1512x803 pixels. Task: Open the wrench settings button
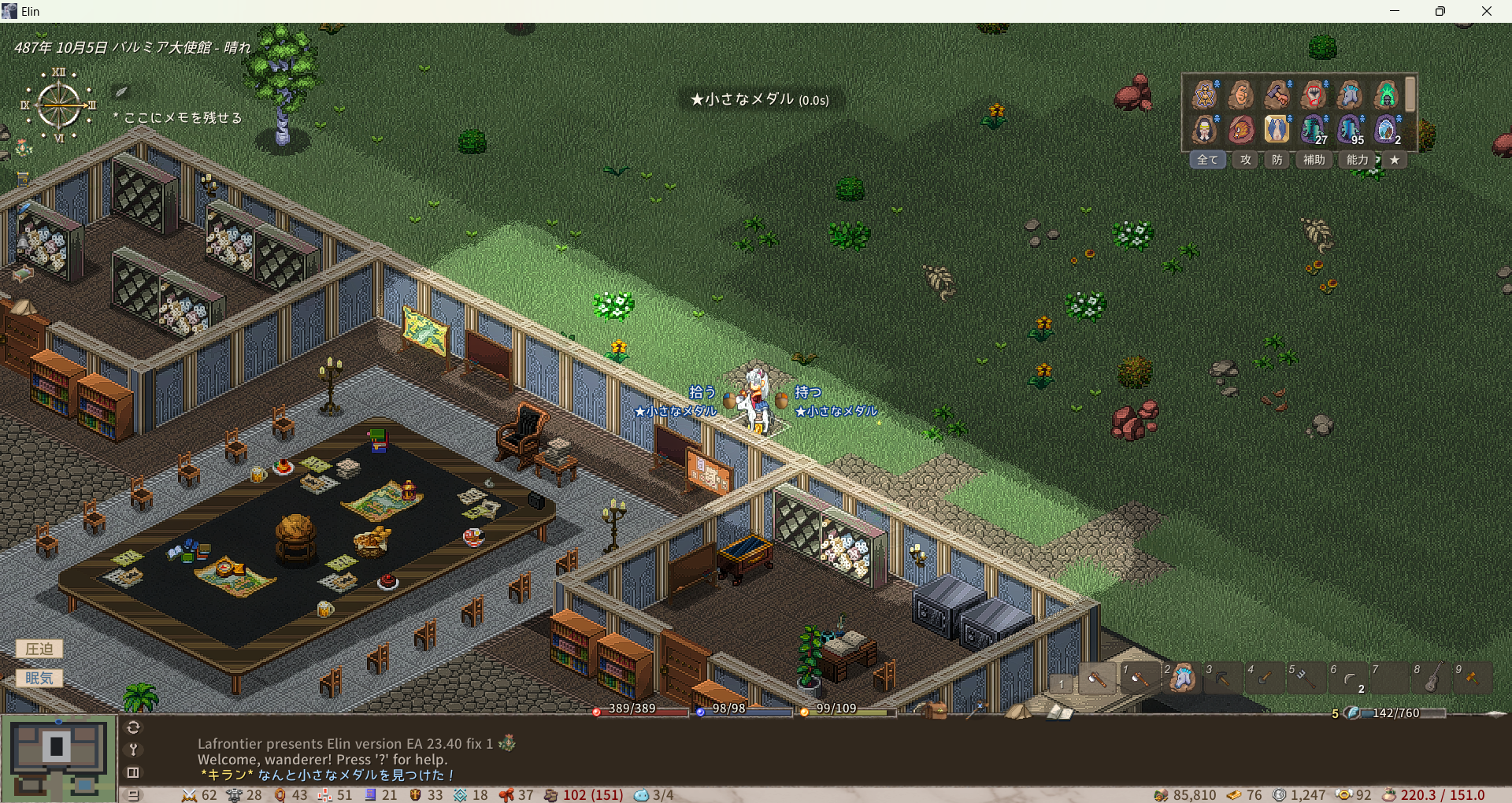coord(133,749)
